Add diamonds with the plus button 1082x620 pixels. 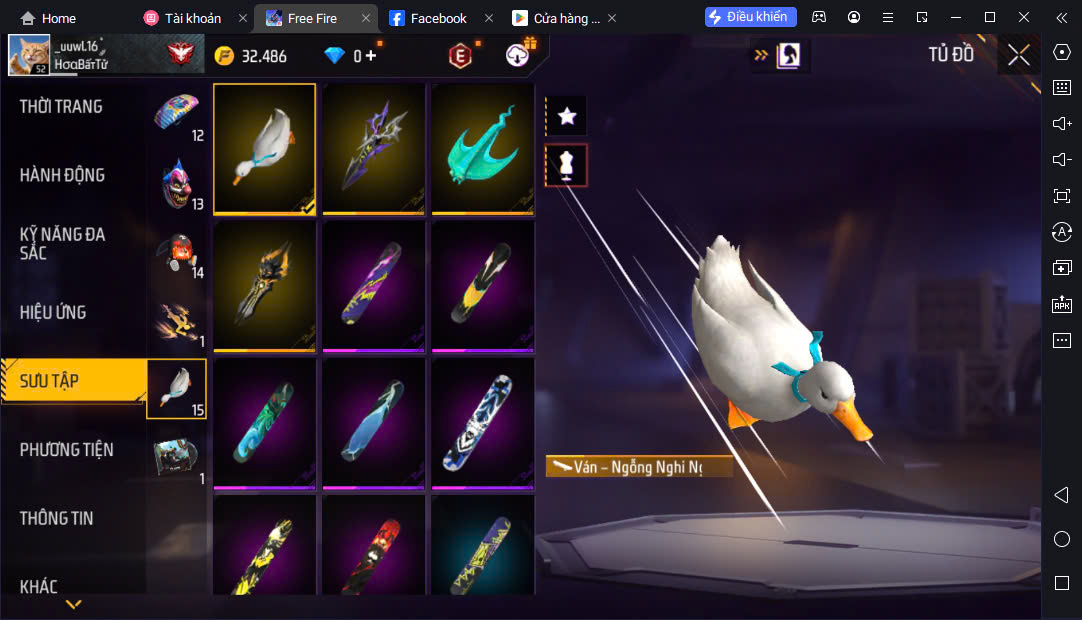371,56
